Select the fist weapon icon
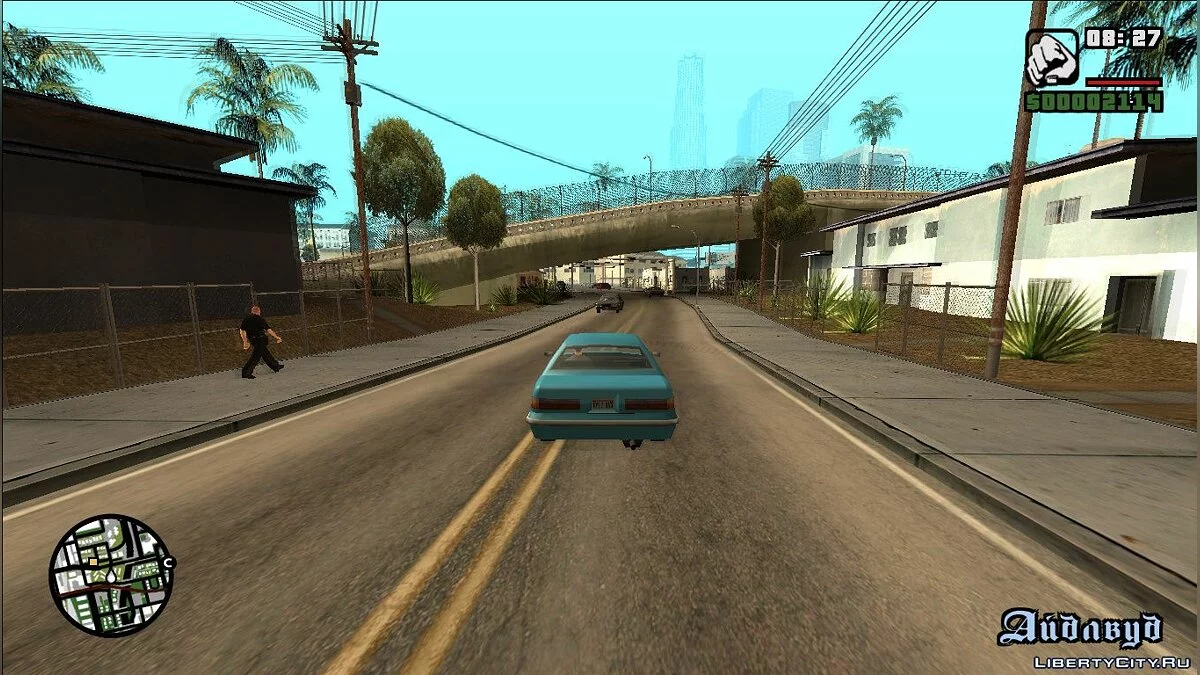Image resolution: width=1200 pixels, height=675 pixels. 1052,58
